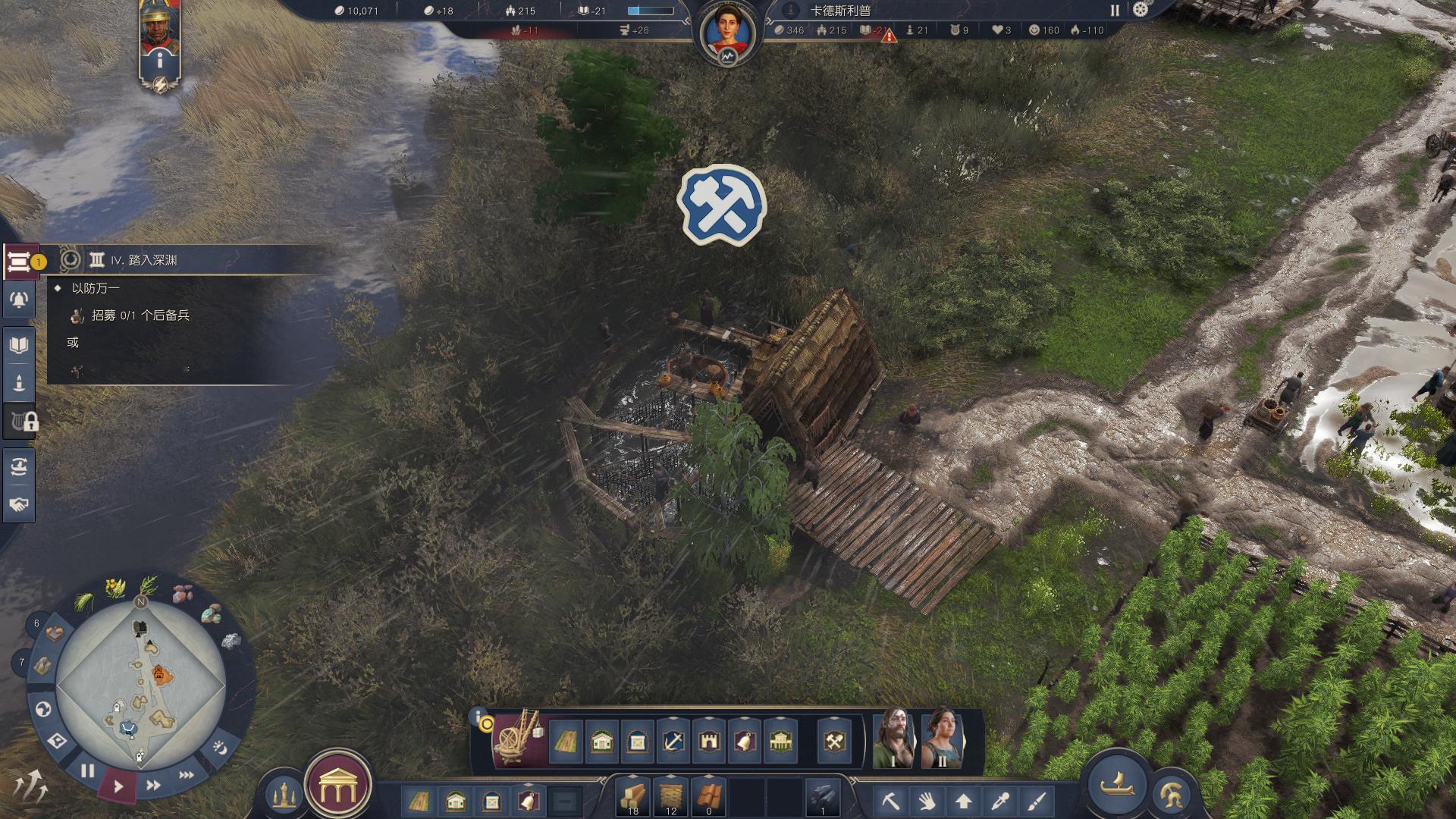Click the governor portrait at top center
This screenshot has height=819, width=1456.
pos(727,34)
